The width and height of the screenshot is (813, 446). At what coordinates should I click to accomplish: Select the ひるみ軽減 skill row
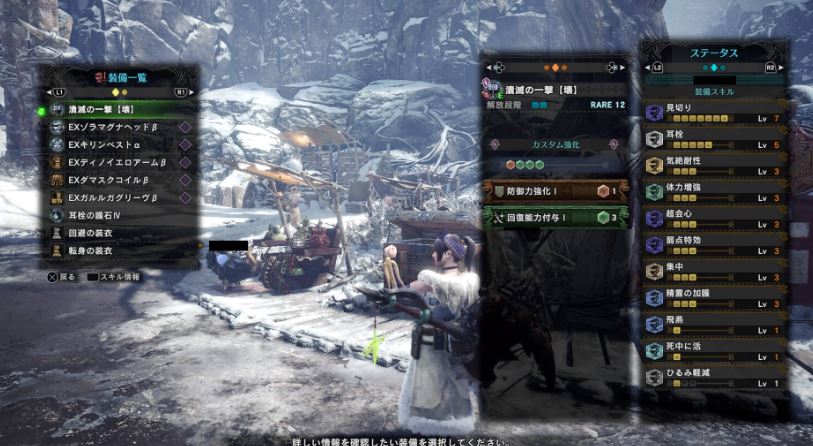(714, 378)
